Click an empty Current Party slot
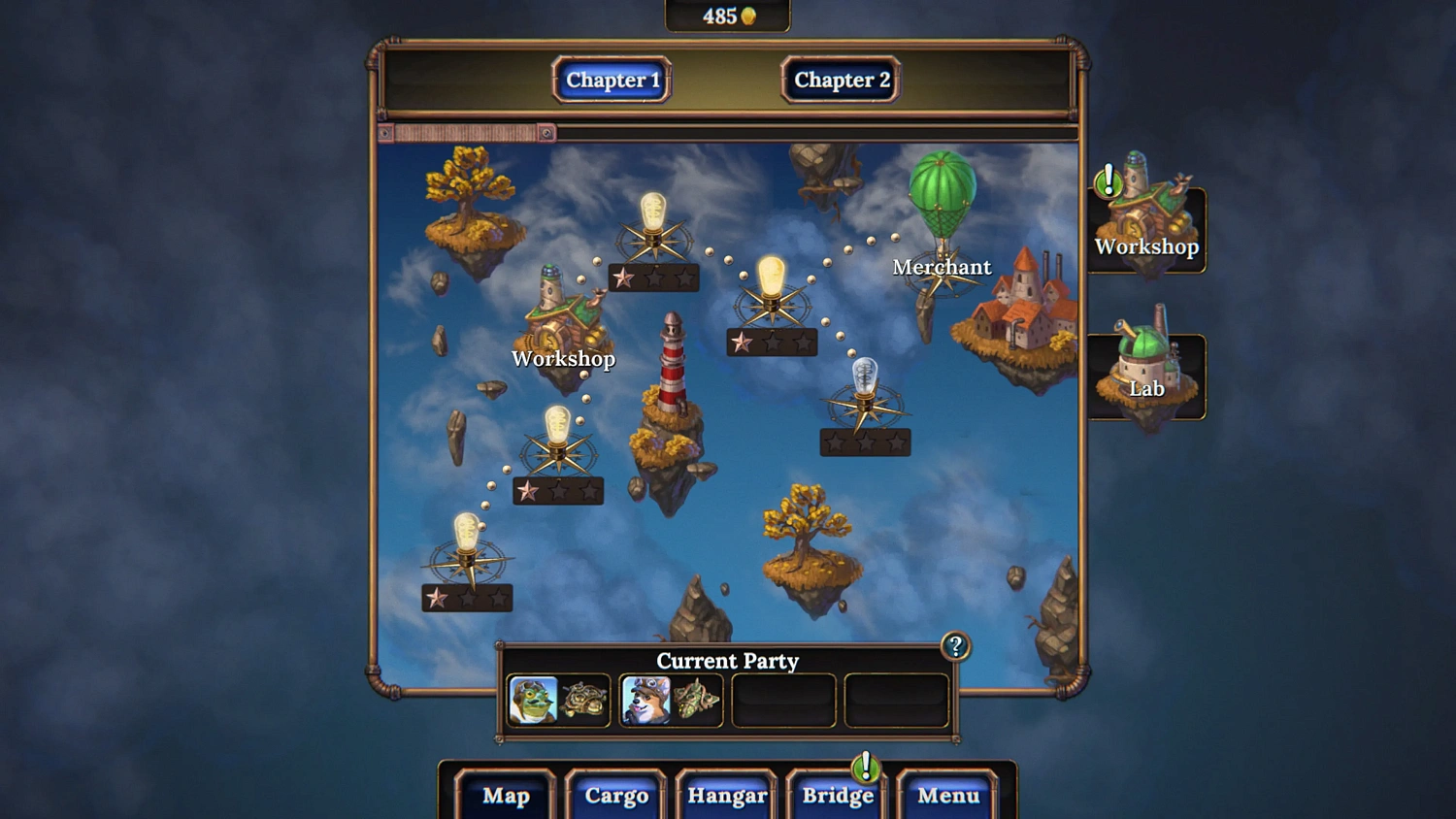This screenshot has height=819, width=1456. [x=784, y=700]
